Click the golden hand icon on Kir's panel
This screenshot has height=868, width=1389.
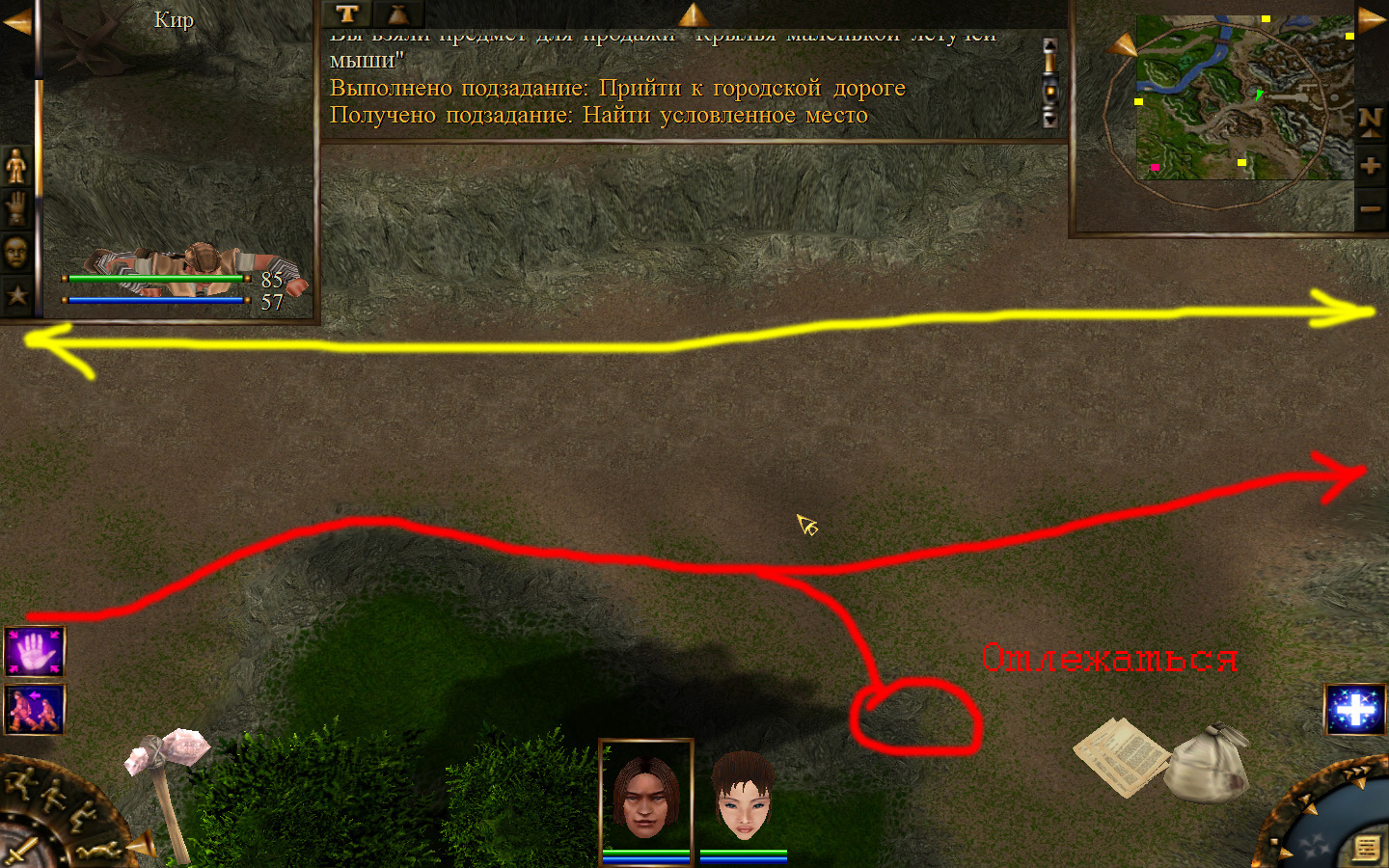pyautogui.click(x=16, y=208)
